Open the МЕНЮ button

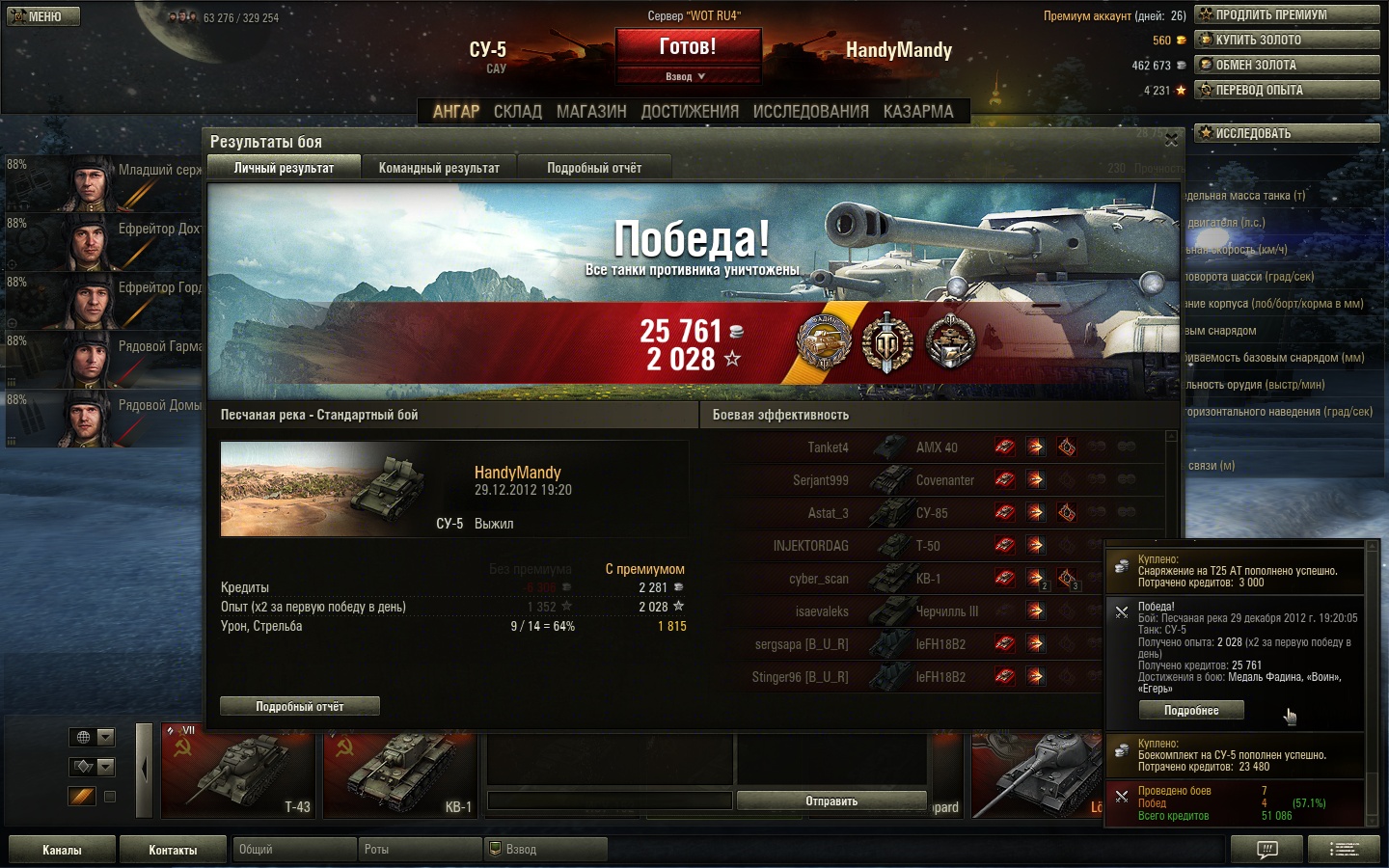(x=43, y=16)
